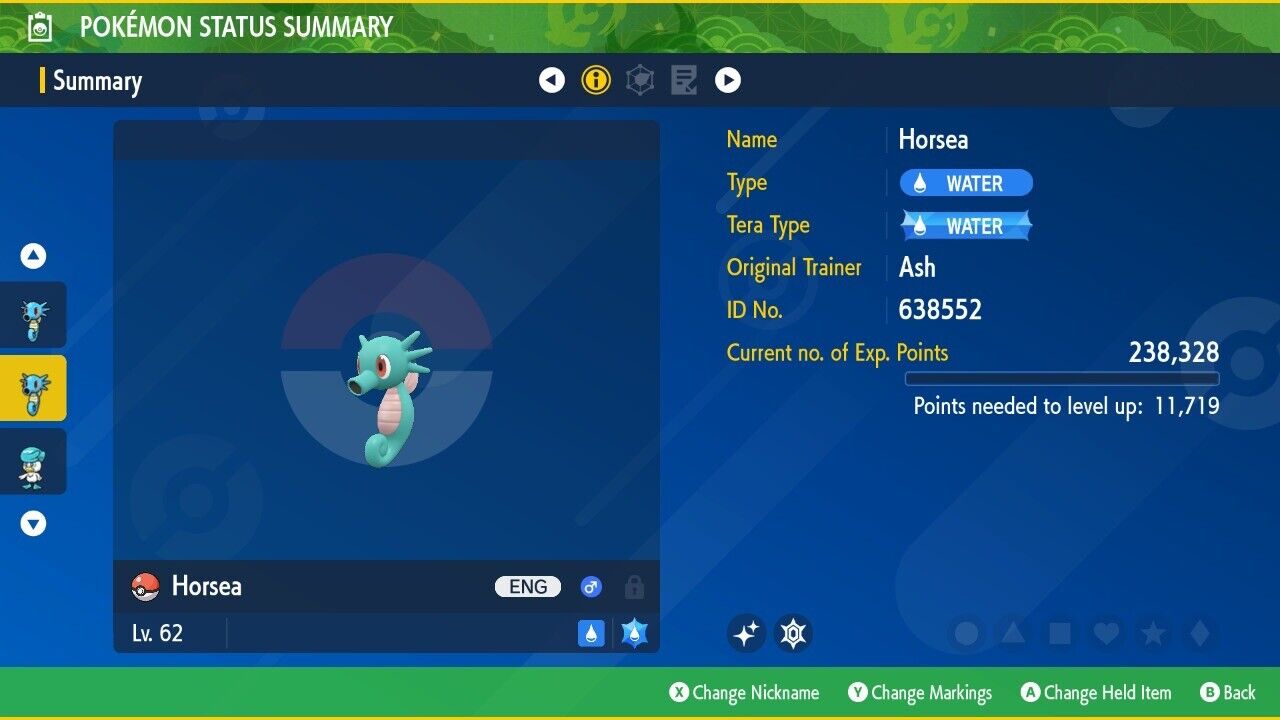Click the right arrow beside the summary tabs
The width and height of the screenshot is (1280, 720).
(x=728, y=80)
